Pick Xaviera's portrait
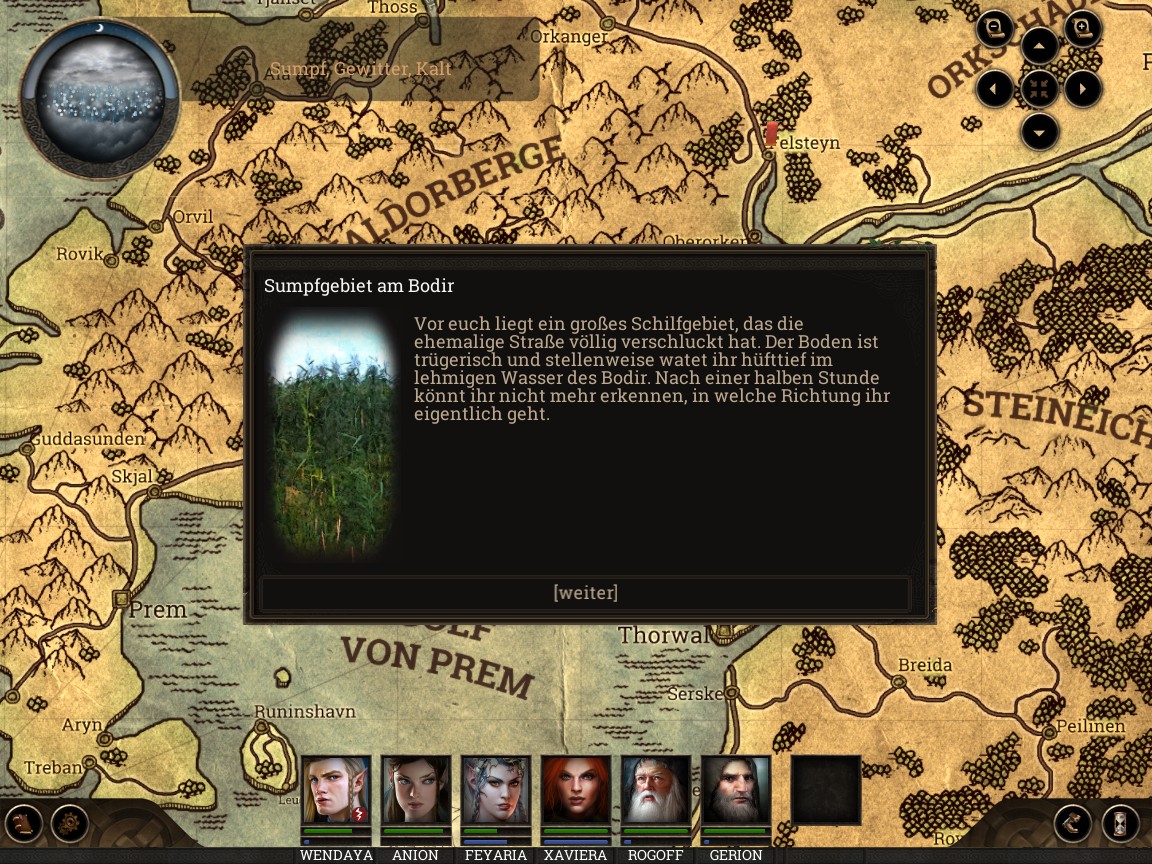 click(576, 790)
